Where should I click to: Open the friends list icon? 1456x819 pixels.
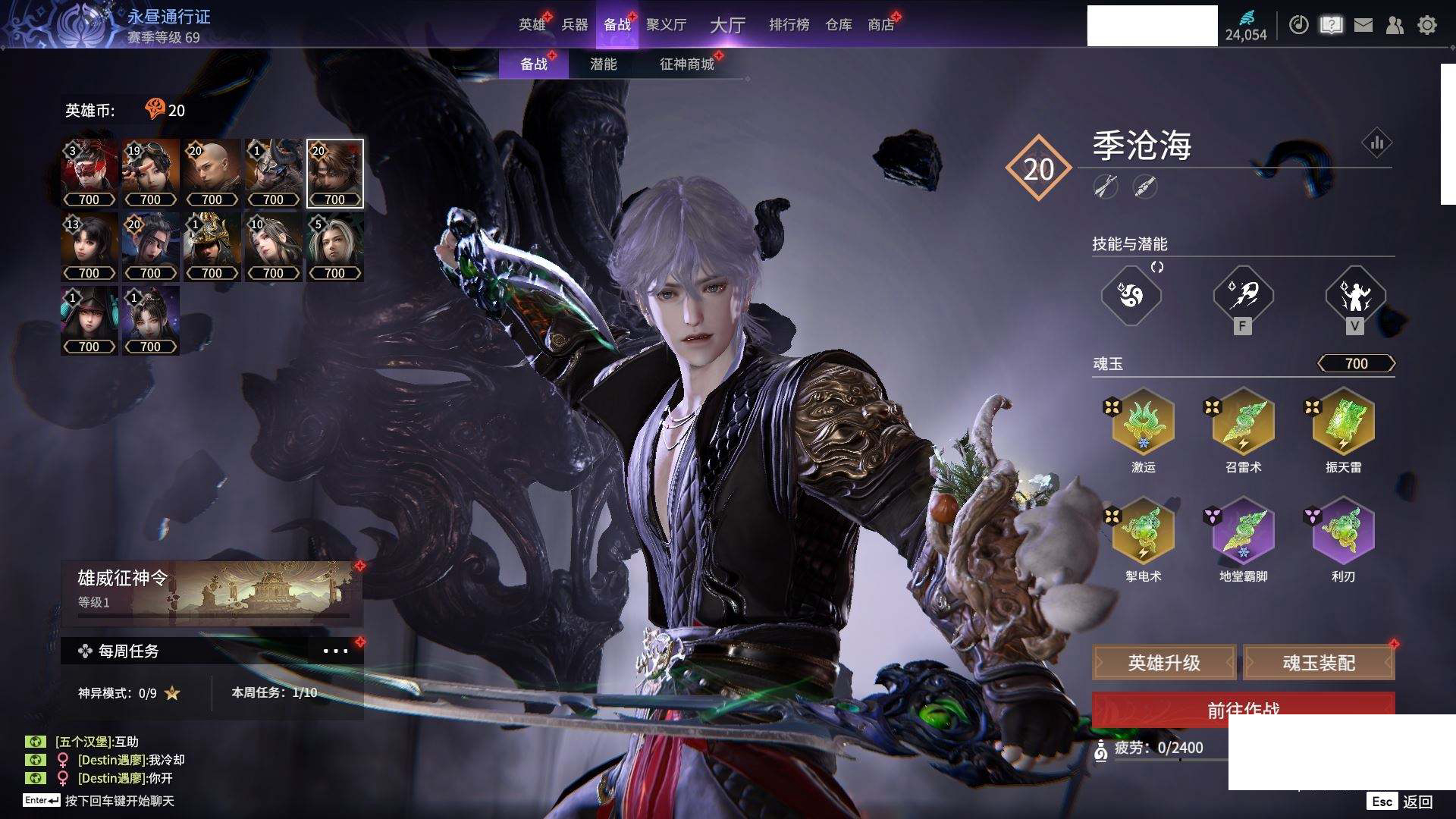(1395, 25)
